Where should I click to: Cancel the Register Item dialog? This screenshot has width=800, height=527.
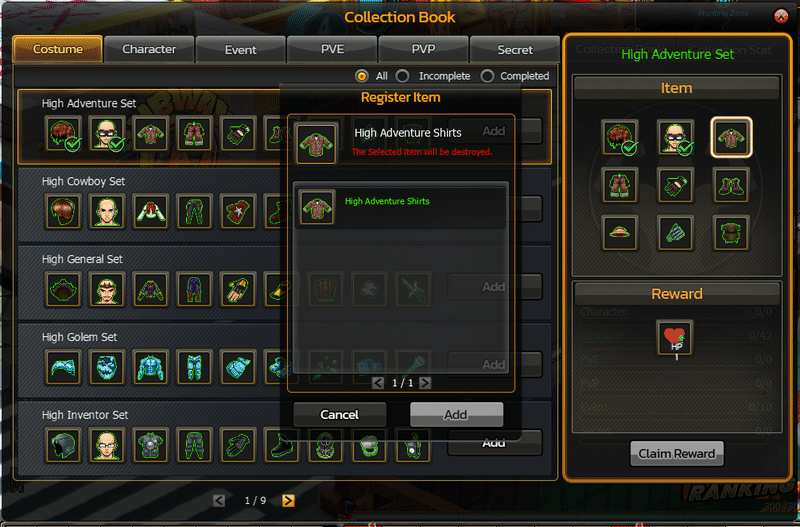click(x=339, y=414)
